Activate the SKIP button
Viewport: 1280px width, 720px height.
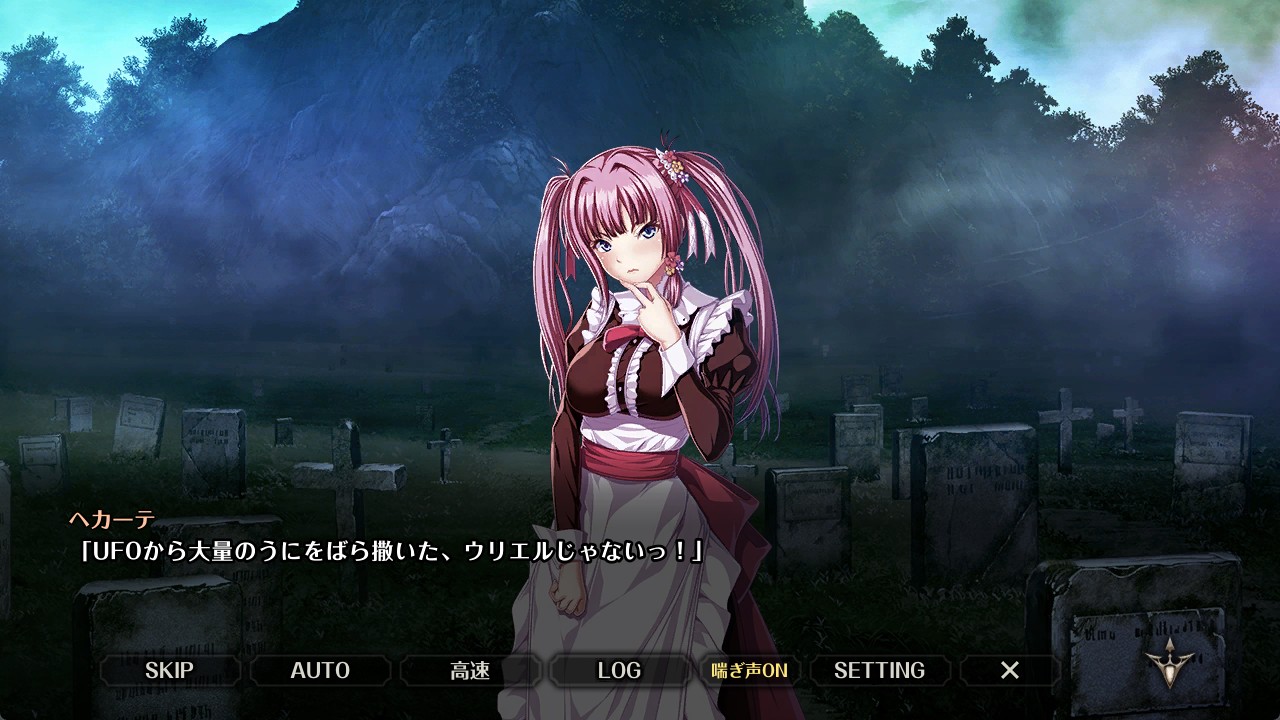tap(169, 670)
